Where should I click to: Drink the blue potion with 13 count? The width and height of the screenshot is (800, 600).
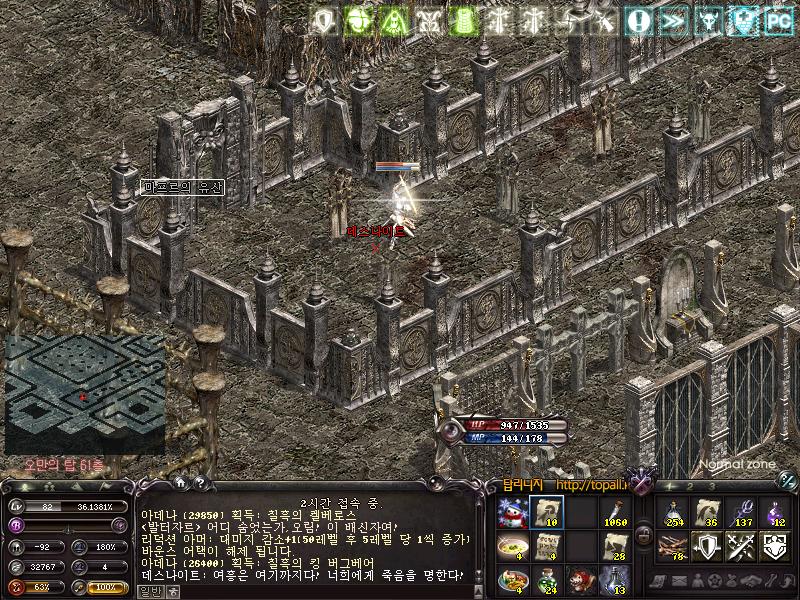point(614,579)
